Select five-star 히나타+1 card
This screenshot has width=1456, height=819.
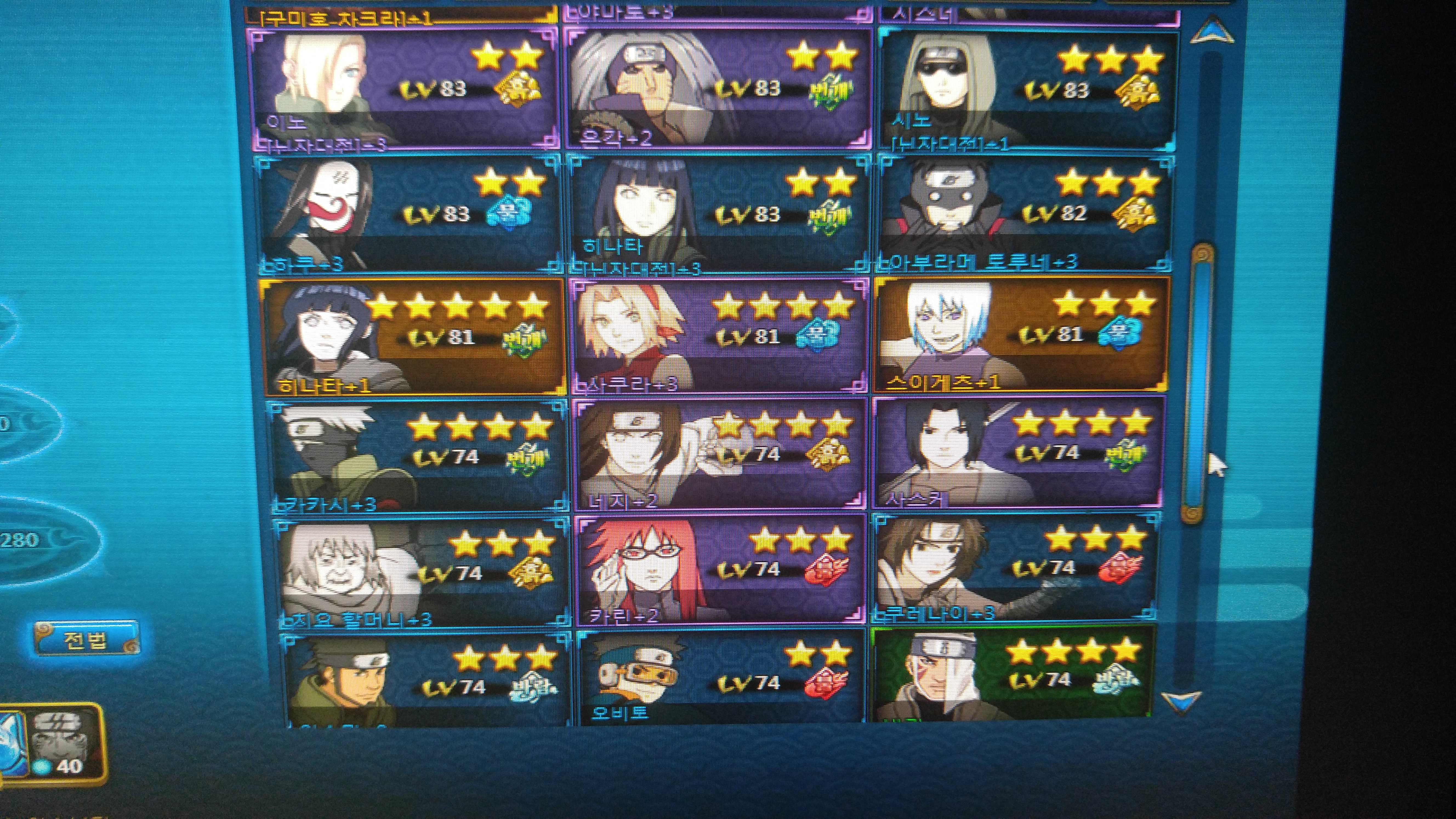[x=413, y=336]
